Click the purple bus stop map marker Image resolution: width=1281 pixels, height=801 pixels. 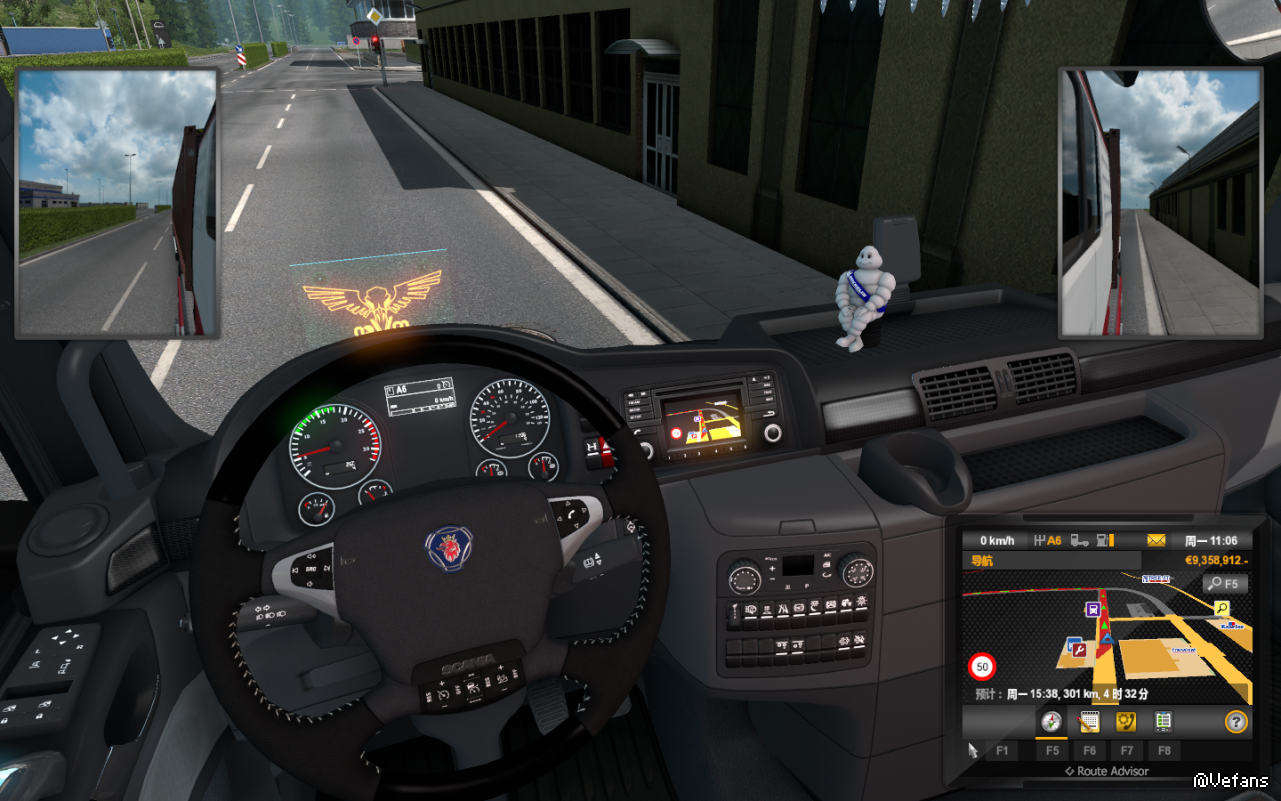tap(1093, 608)
